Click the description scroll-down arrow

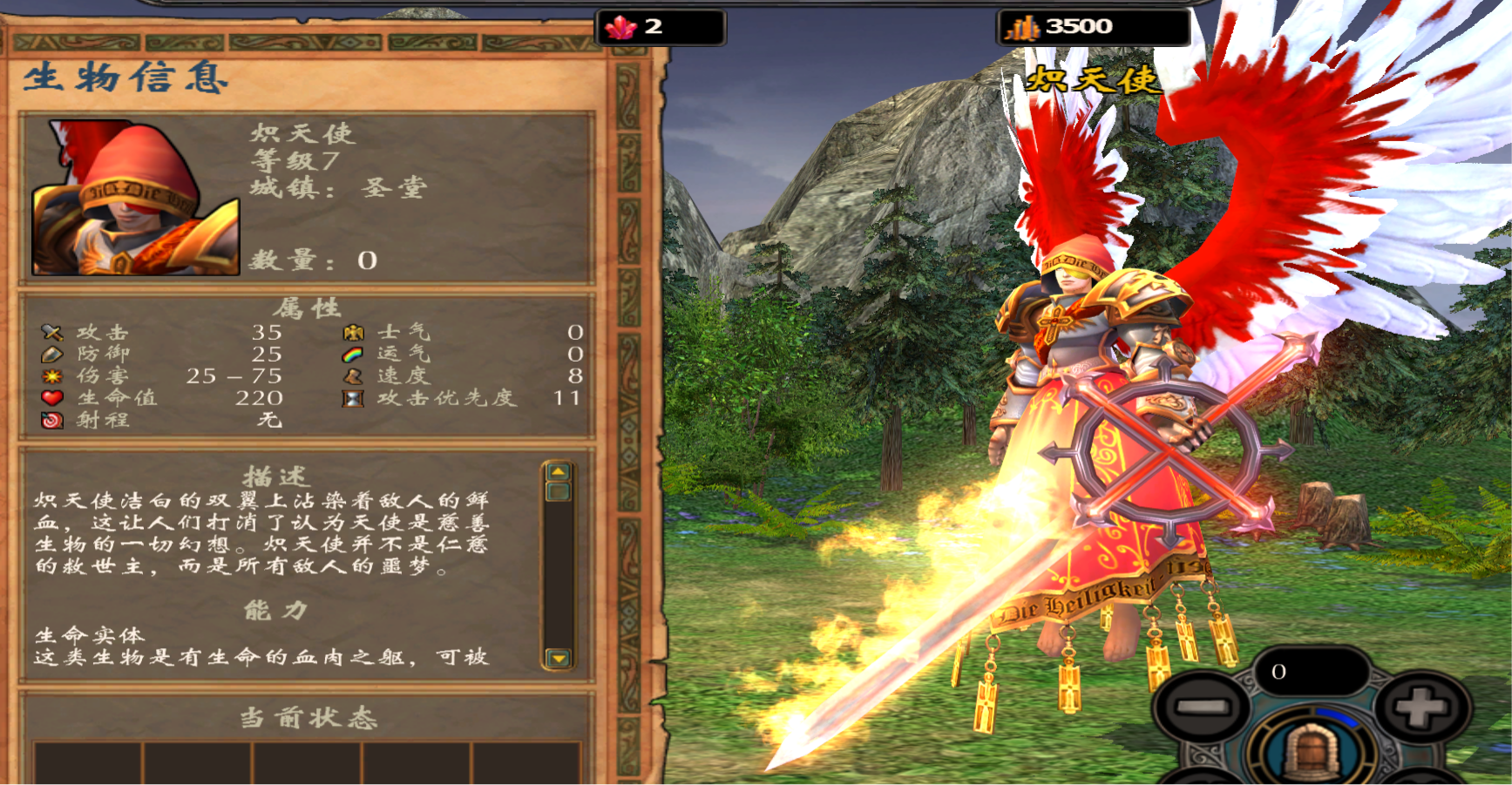pos(558,658)
